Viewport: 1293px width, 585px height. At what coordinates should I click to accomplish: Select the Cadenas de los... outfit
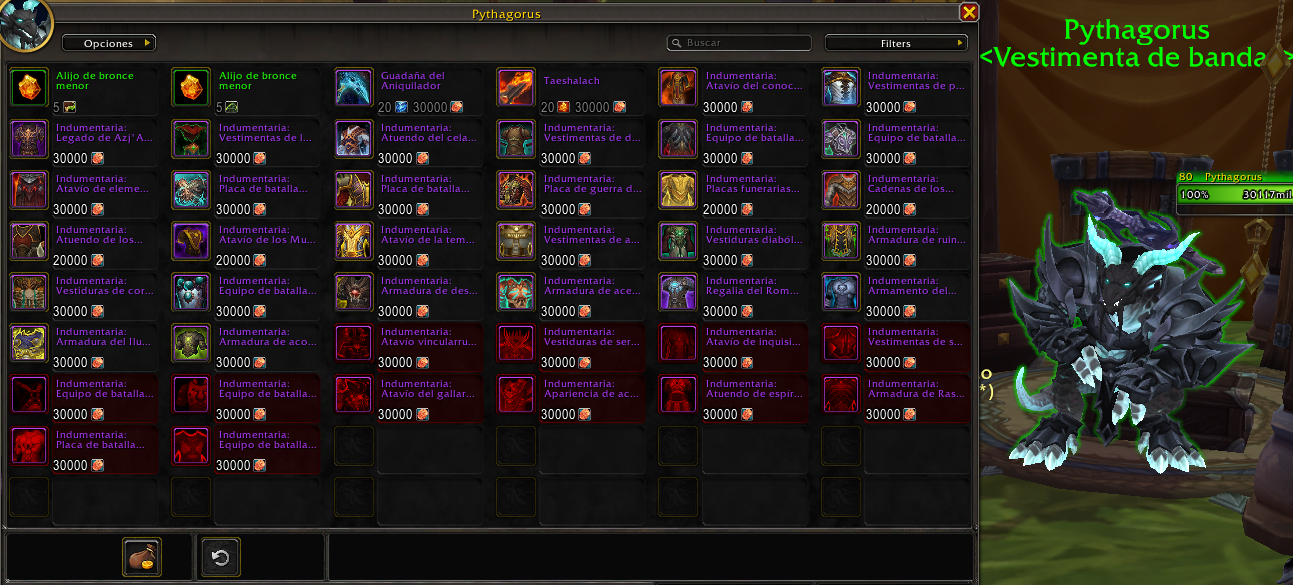(x=841, y=191)
